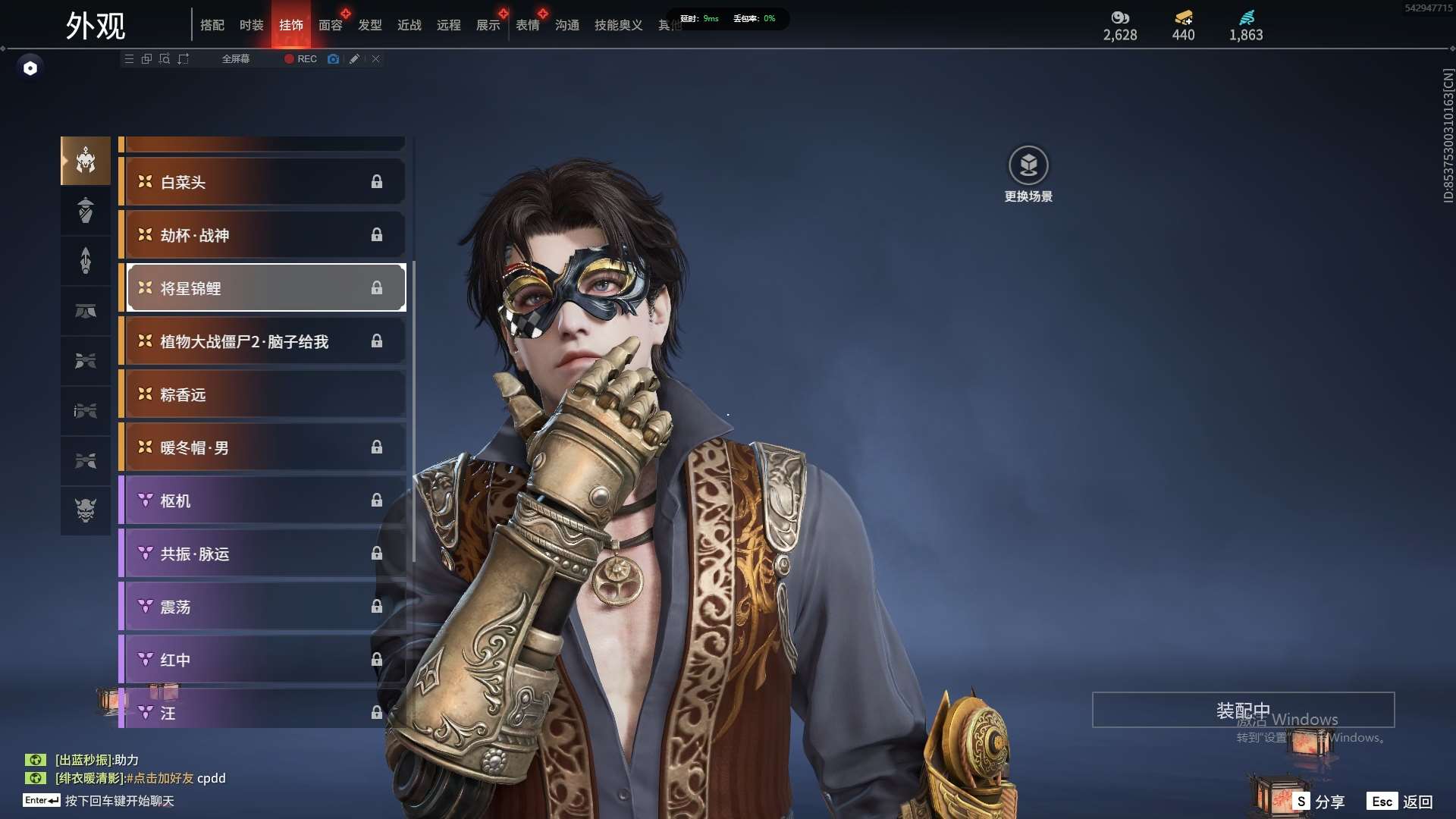The width and height of the screenshot is (1456, 819).
Task: Open the 技能奥义 tab
Action: pyautogui.click(x=618, y=25)
